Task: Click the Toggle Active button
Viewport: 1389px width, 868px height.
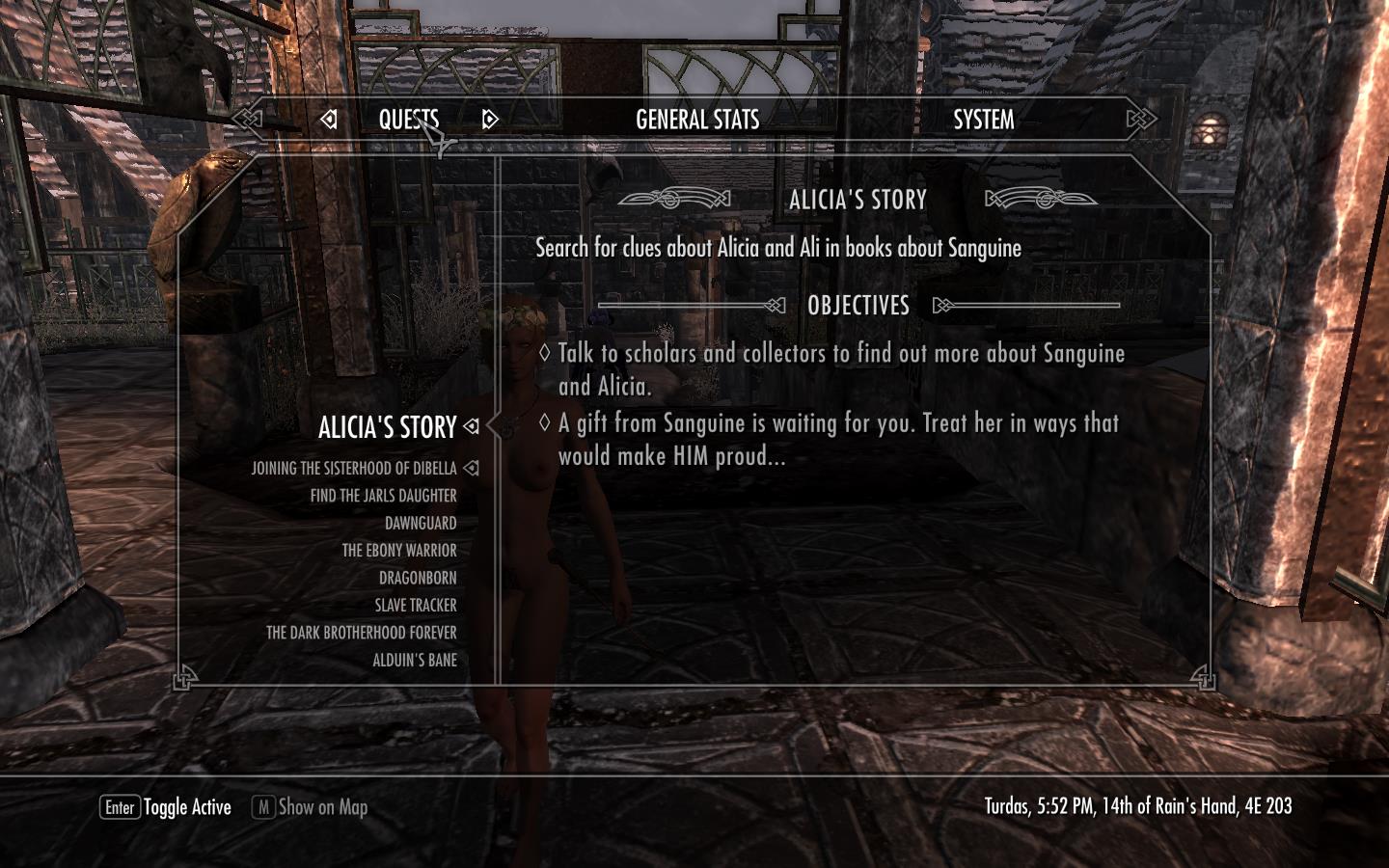Action: (166, 807)
